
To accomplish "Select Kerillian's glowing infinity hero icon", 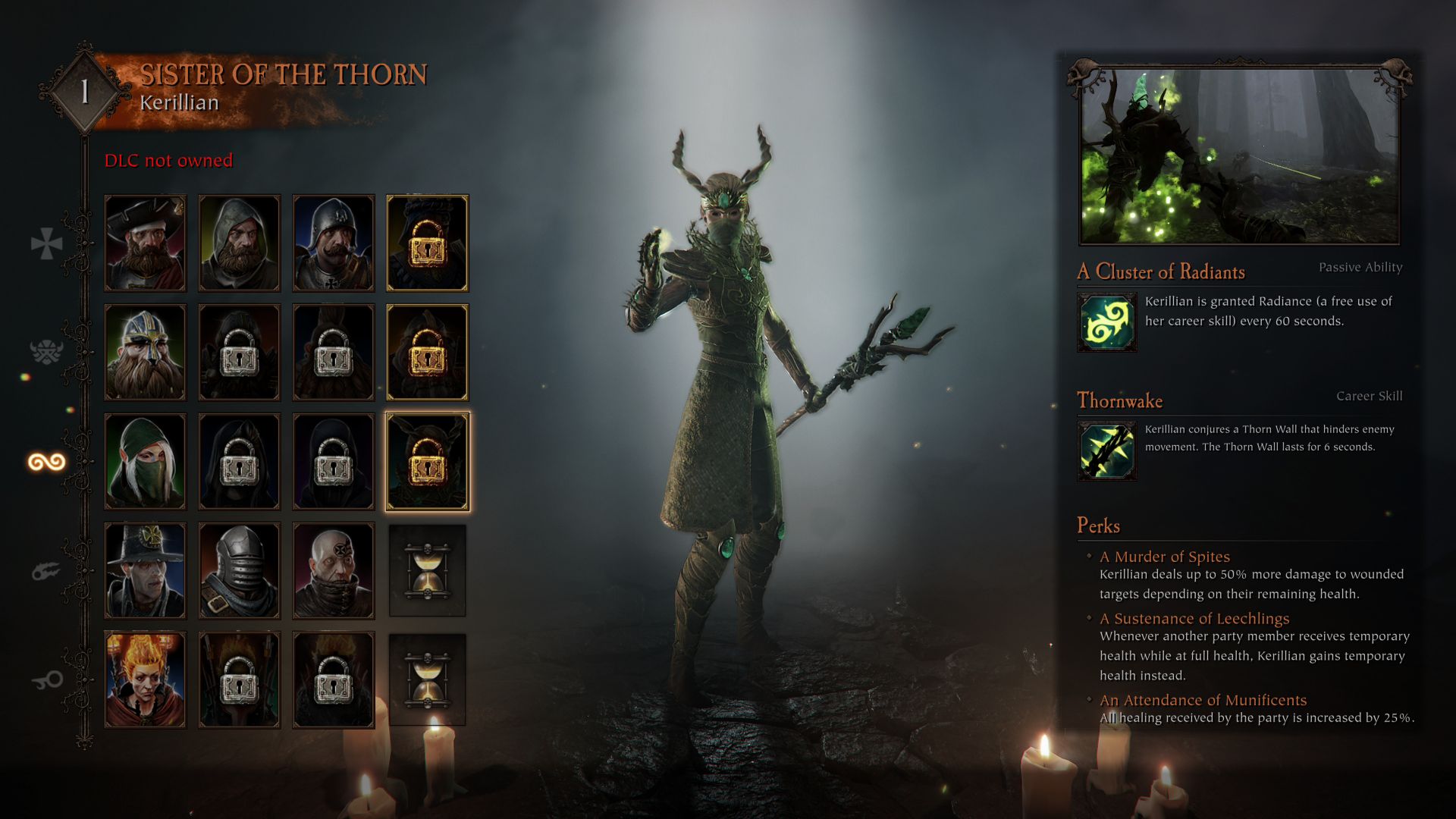I will pos(46,462).
